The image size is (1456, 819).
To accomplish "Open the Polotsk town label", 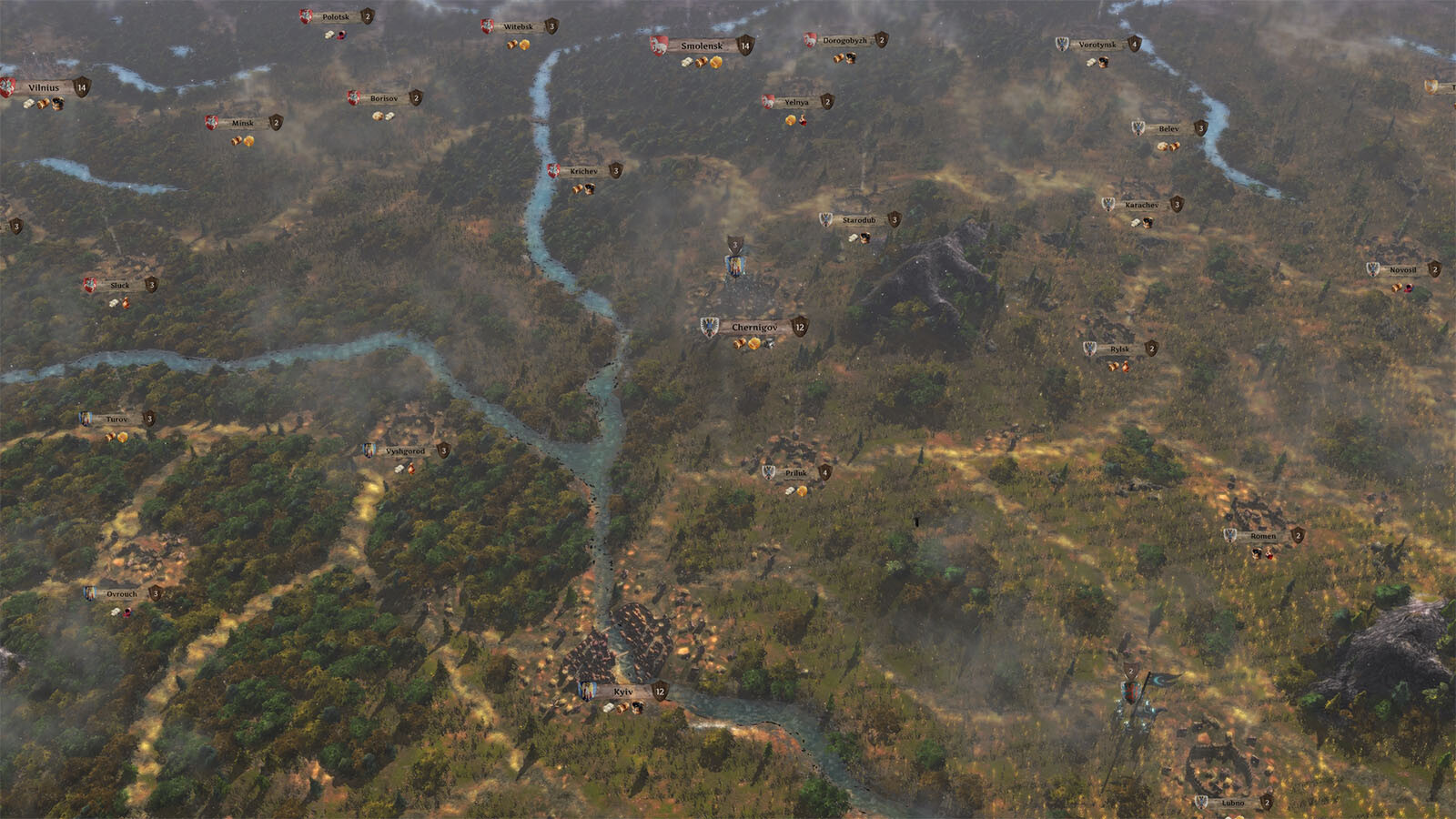I will click(336, 17).
